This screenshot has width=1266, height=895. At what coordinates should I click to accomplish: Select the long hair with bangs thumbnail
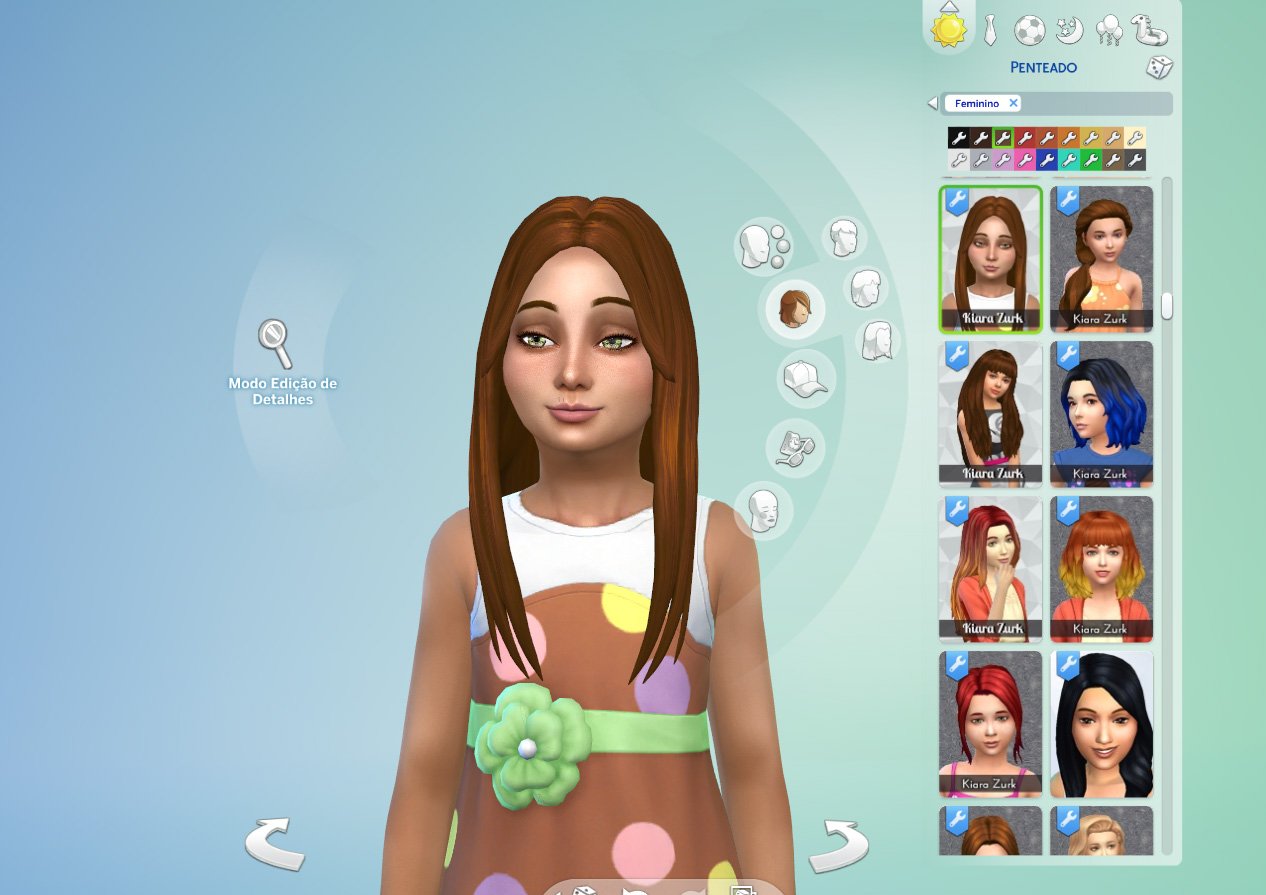tap(990, 414)
